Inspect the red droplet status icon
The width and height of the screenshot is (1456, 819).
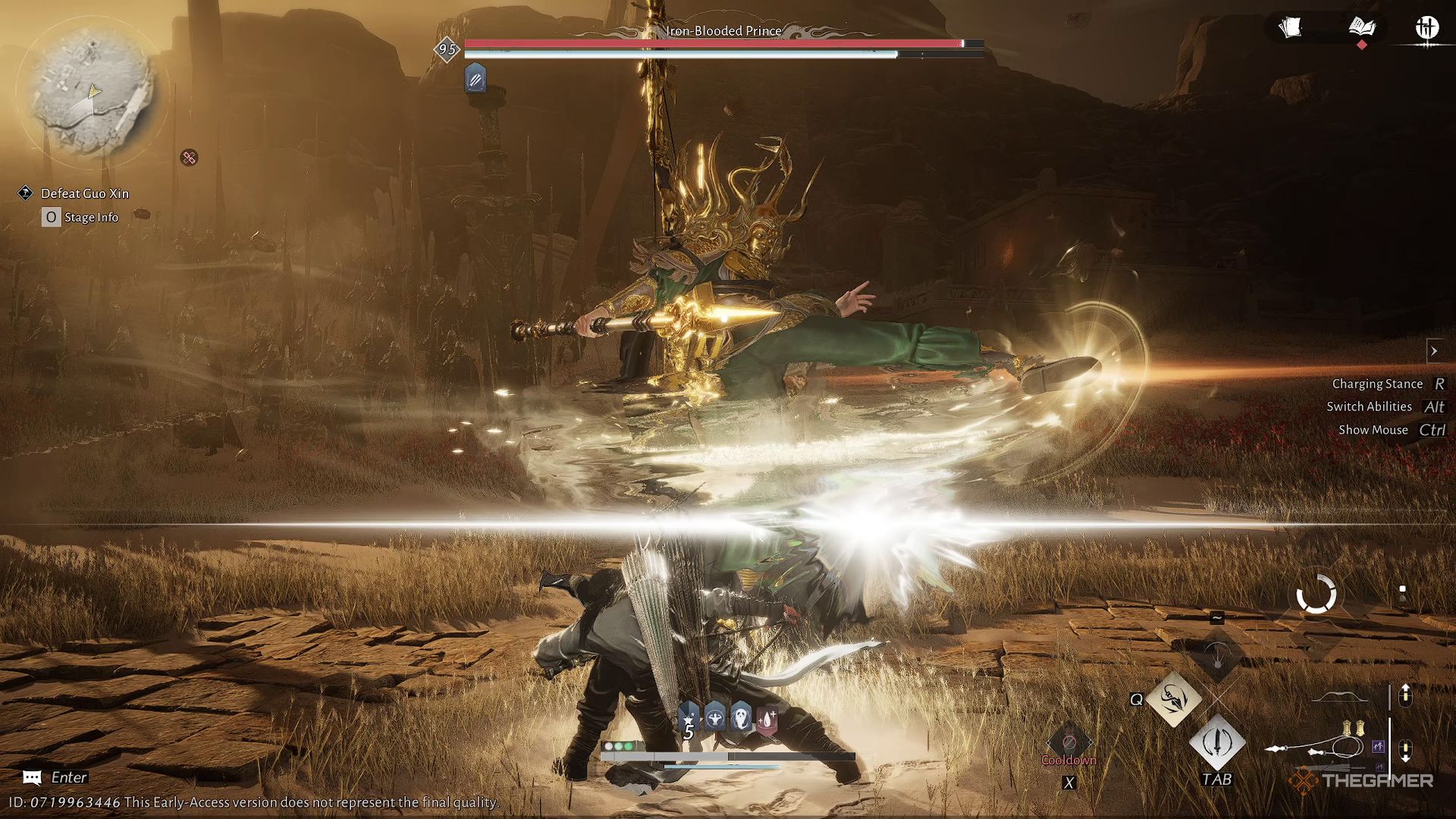[x=767, y=718]
